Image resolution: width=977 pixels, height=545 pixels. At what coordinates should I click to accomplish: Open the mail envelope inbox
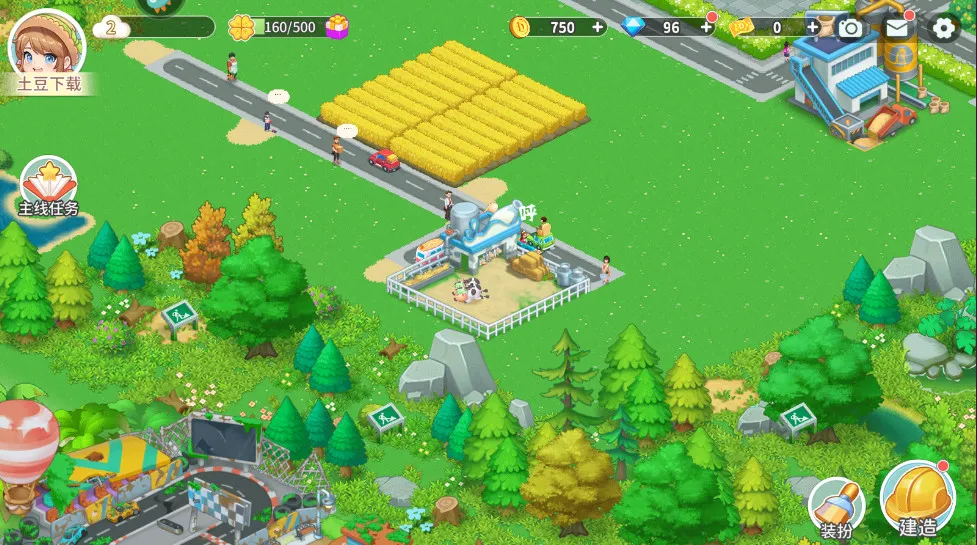pyautogui.click(x=897, y=27)
